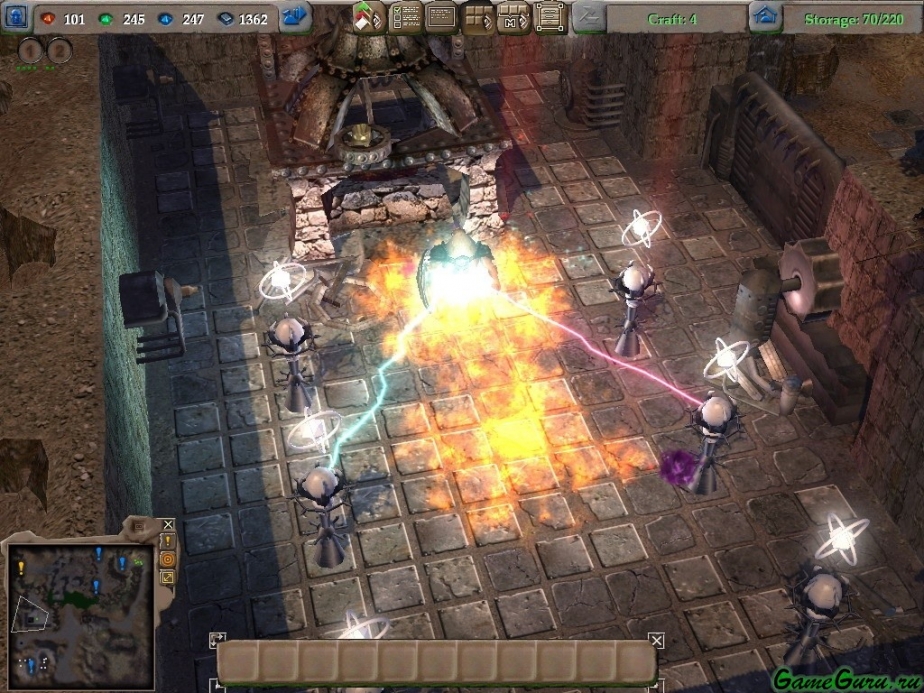
Task: Click the blue house Storage icon
Action: 766,17
